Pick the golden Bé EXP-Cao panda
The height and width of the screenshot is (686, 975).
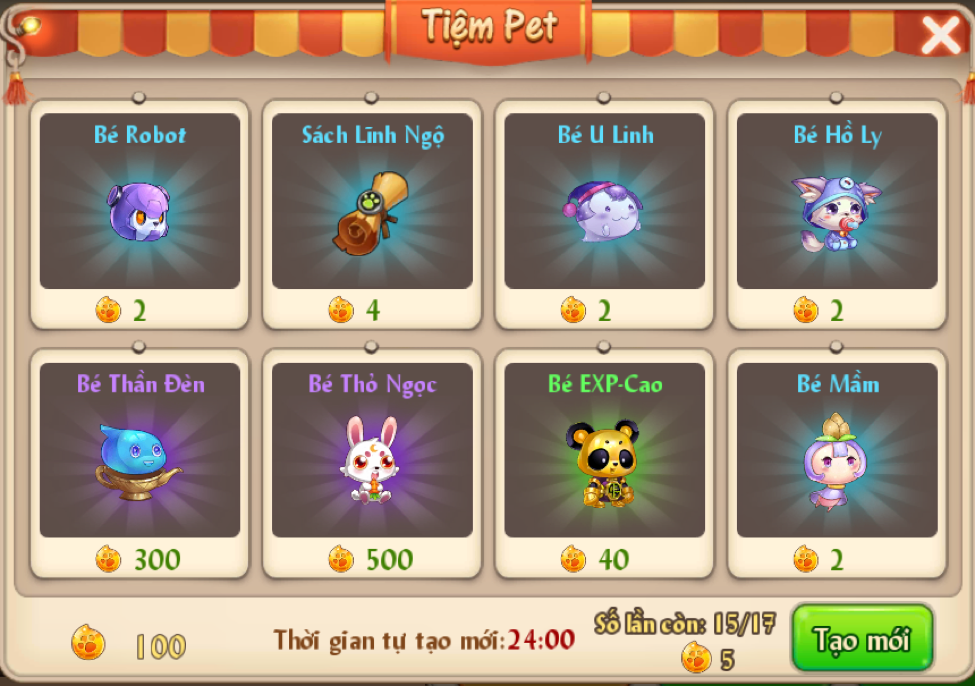[604, 462]
